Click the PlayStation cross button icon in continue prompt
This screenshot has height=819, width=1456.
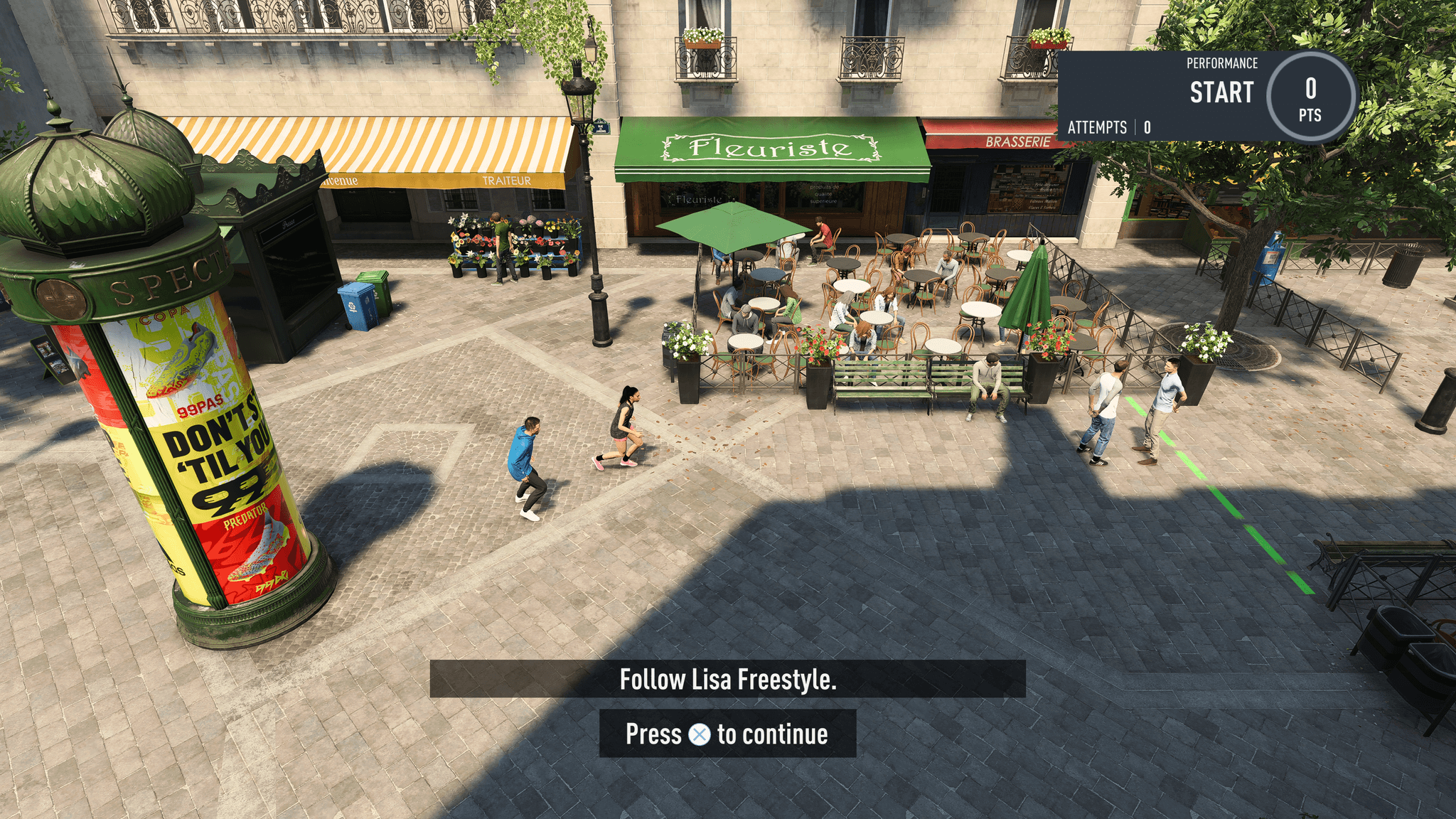701,735
